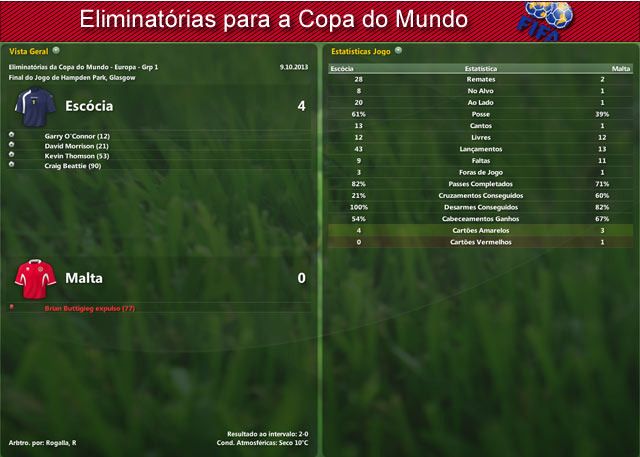Click the Posse statistics row
Image resolution: width=640 pixels, height=457 pixels.
click(x=480, y=114)
